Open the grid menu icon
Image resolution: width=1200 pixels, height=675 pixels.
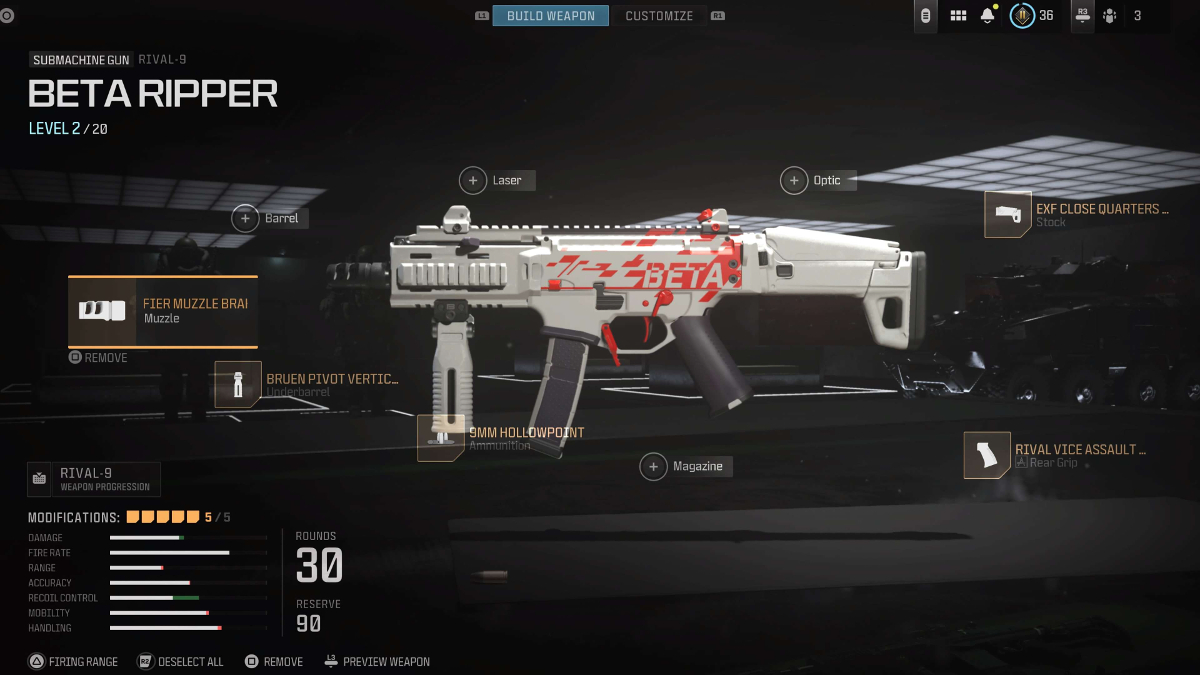click(x=958, y=16)
